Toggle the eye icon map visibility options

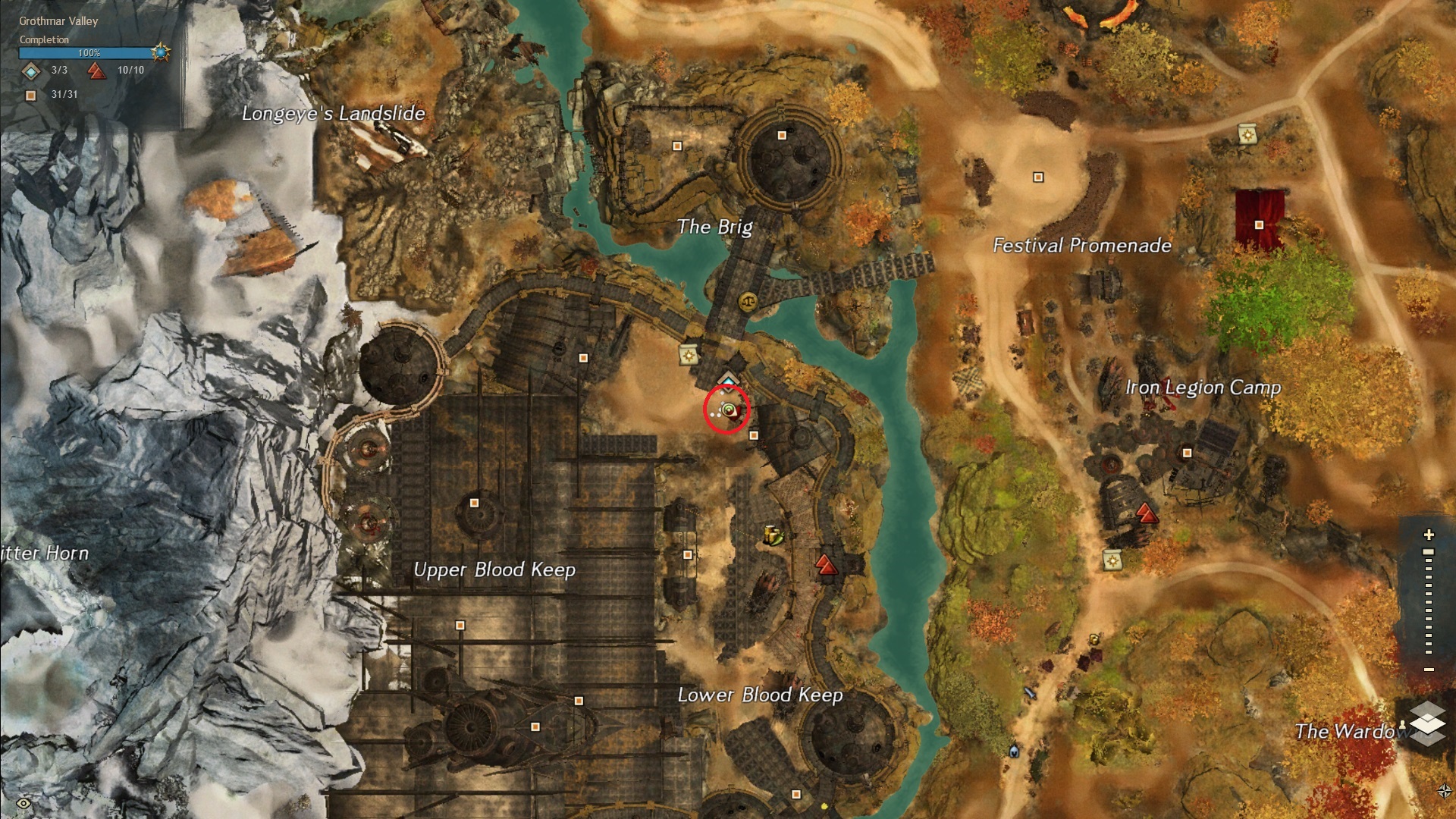[24, 804]
